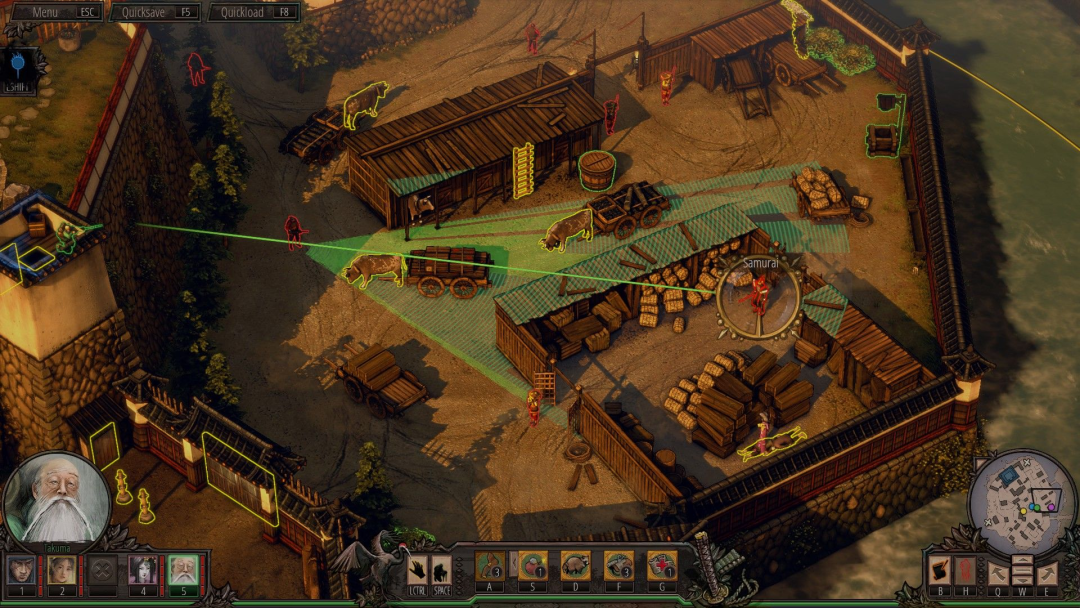Activate the skill bound to S
Image resolution: width=1080 pixels, height=608 pixels.
pos(532,567)
